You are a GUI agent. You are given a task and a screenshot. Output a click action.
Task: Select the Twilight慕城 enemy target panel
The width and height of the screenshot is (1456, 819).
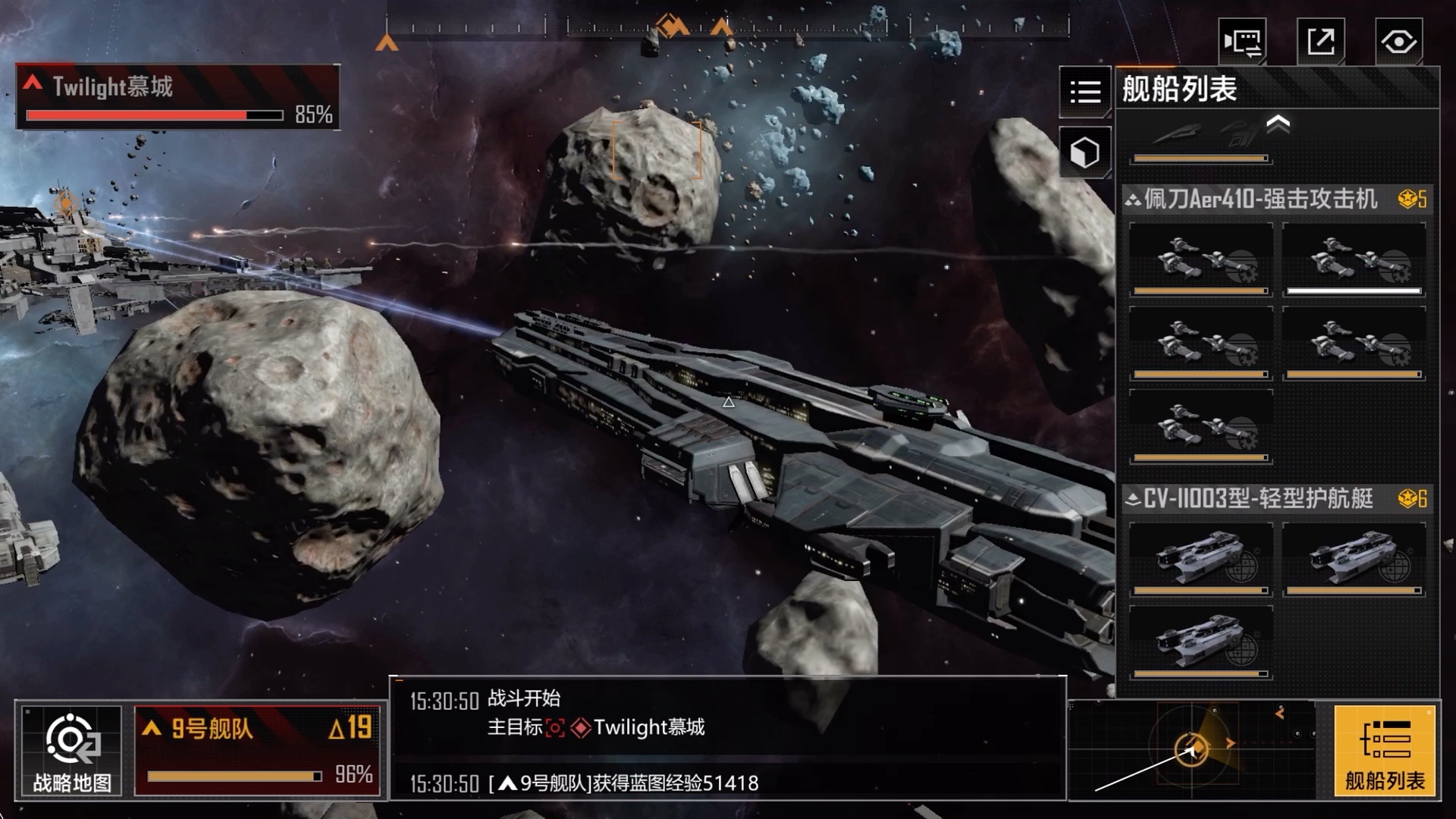click(x=177, y=97)
